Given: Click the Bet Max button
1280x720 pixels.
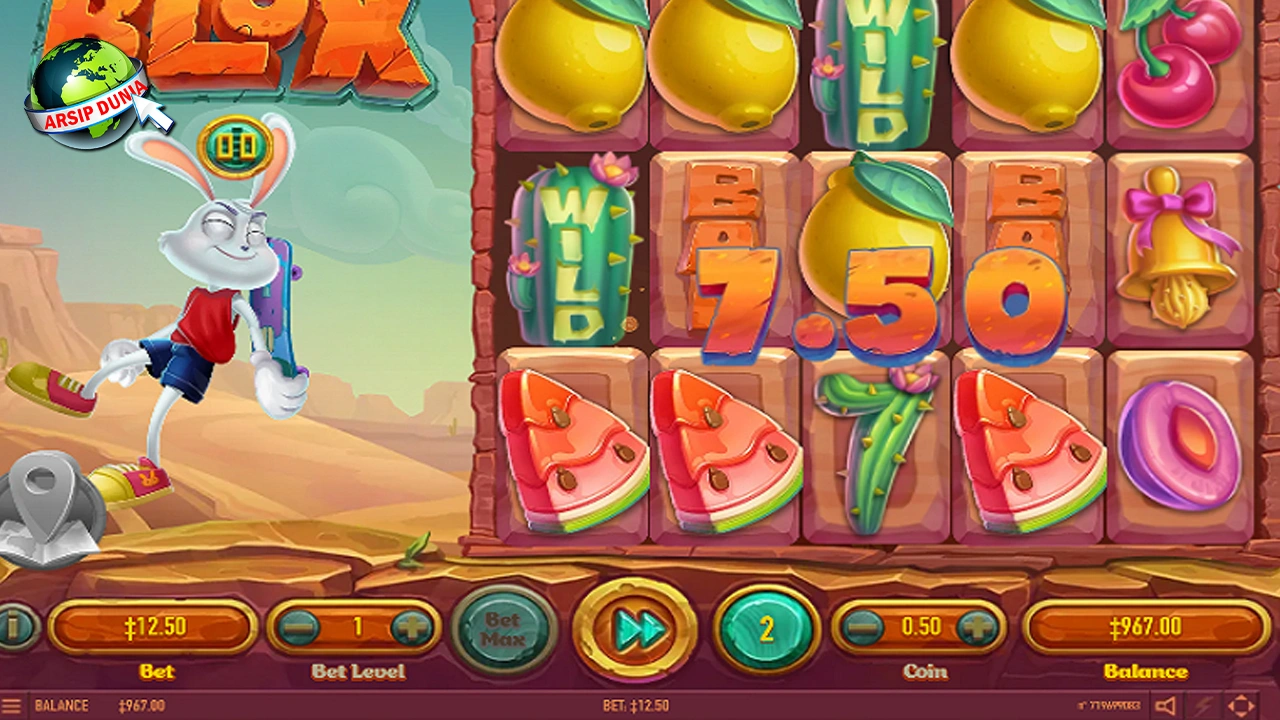Looking at the screenshot, I should pos(503,629).
